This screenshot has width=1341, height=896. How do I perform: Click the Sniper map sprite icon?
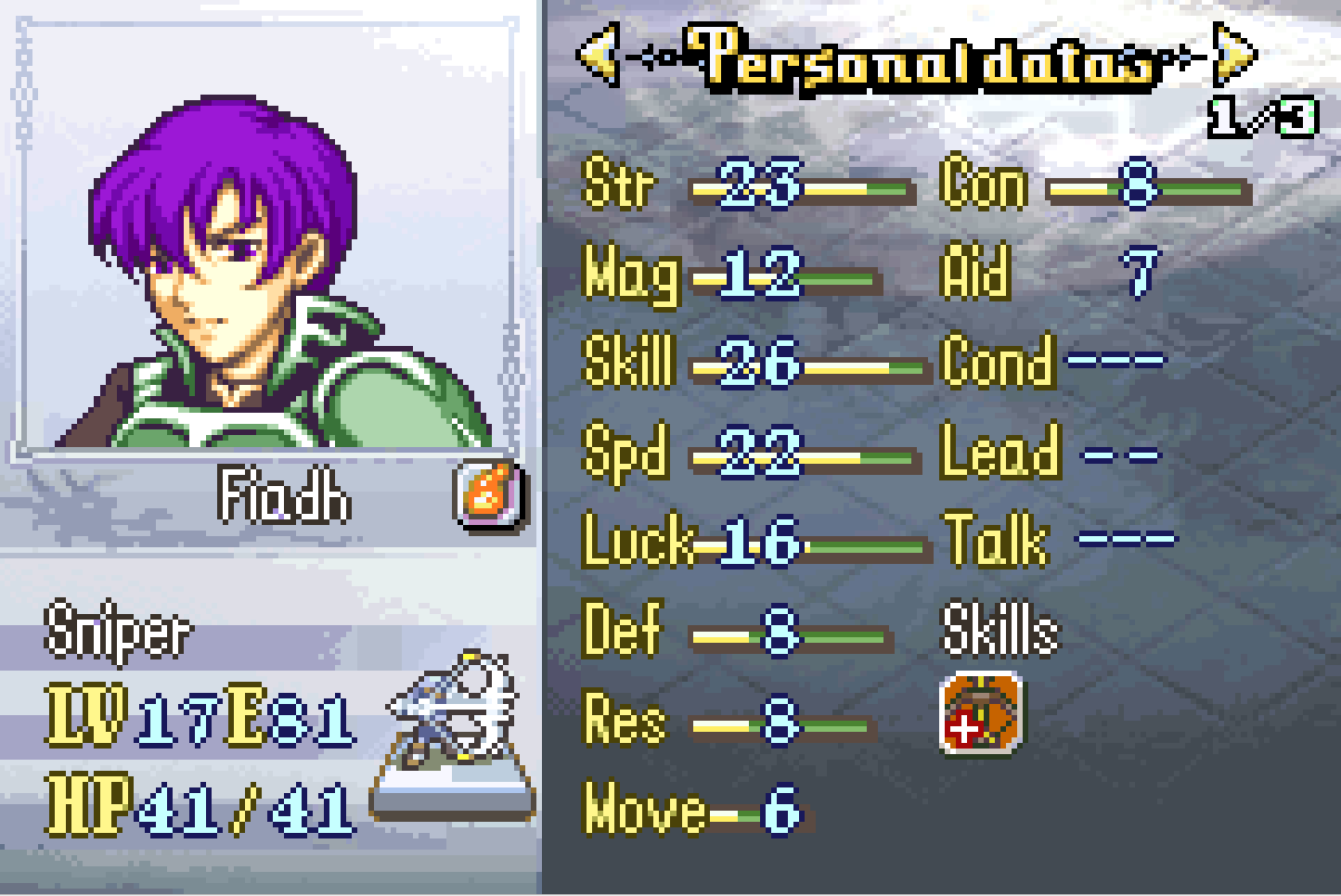tap(457, 723)
